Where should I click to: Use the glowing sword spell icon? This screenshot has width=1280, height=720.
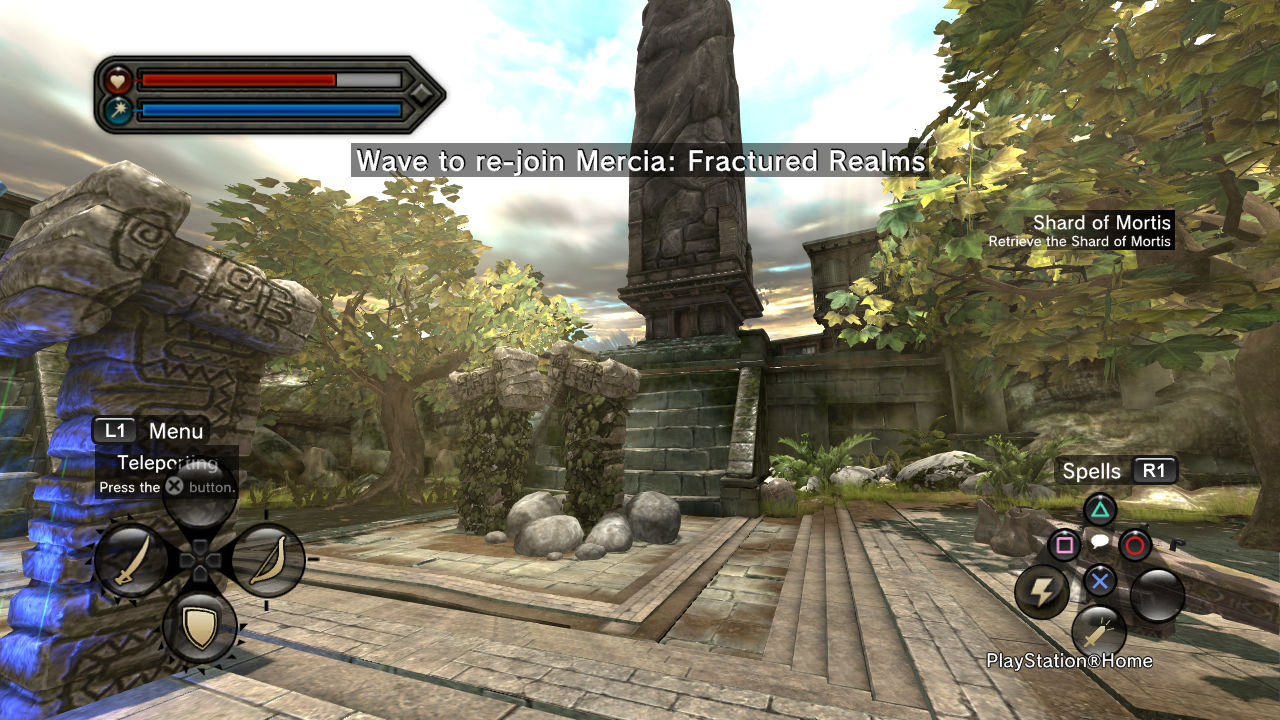click(x=1099, y=632)
